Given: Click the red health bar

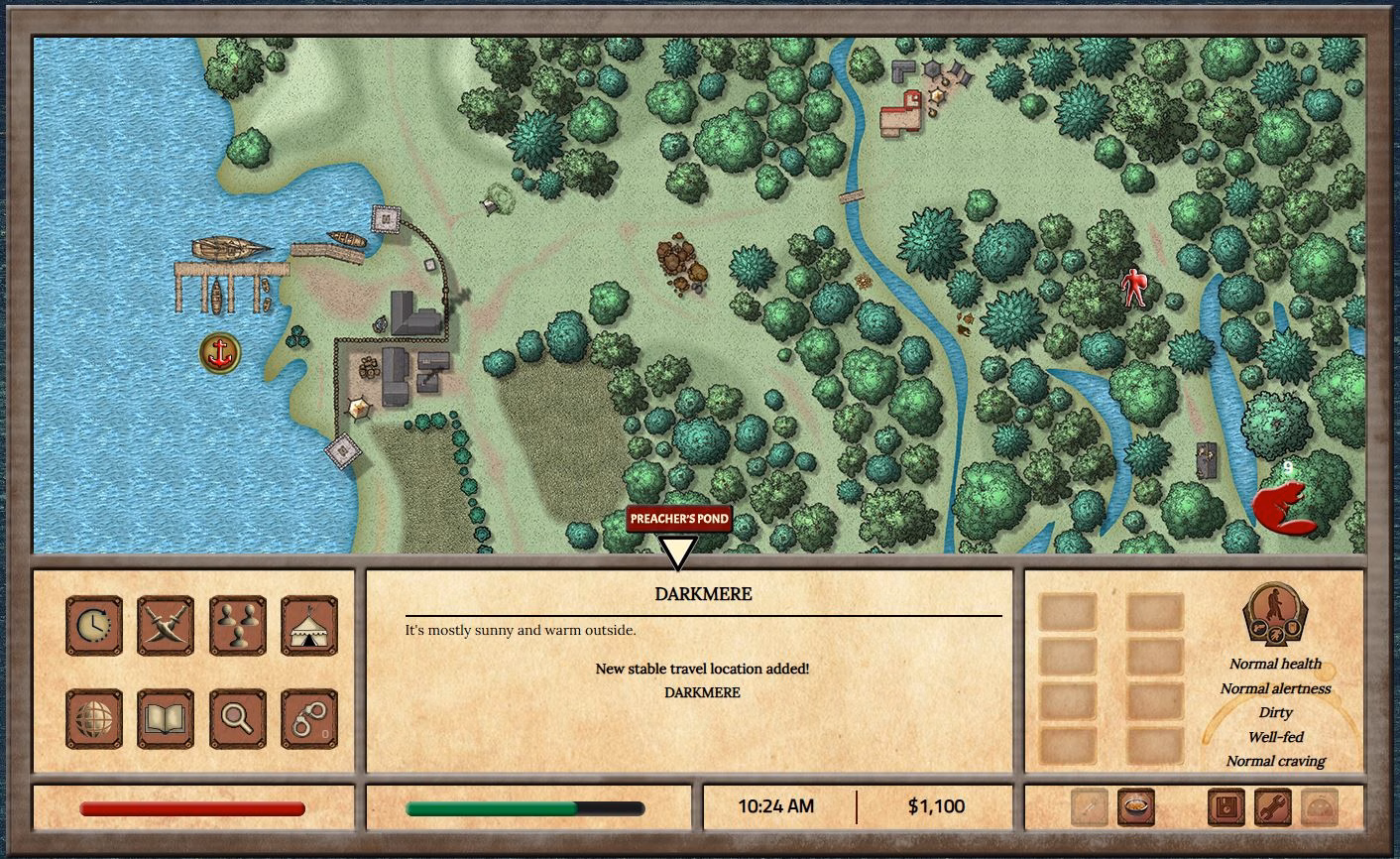Looking at the screenshot, I should tap(193, 808).
